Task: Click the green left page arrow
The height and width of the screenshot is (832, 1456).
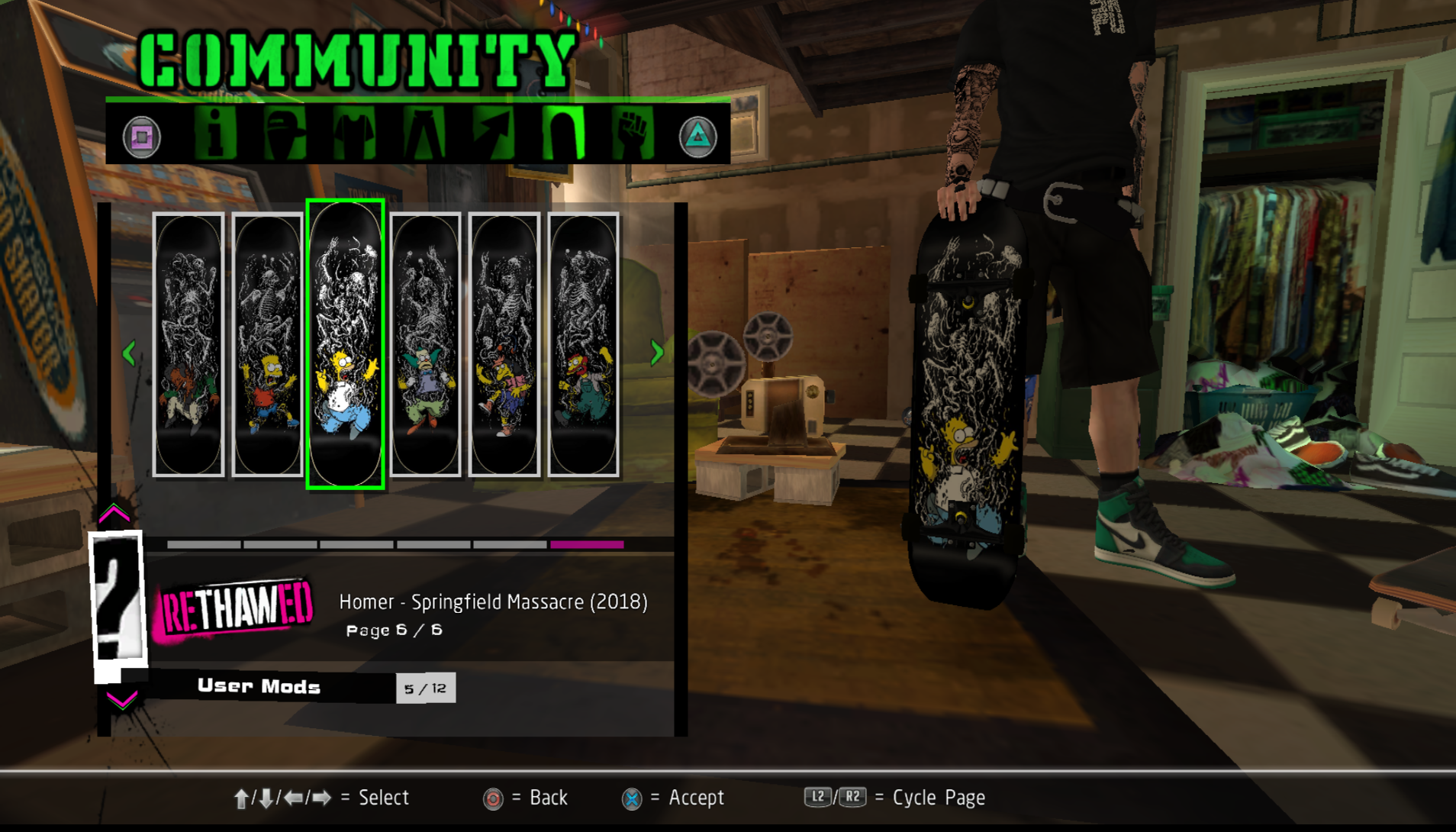Action: [x=129, y=353]
